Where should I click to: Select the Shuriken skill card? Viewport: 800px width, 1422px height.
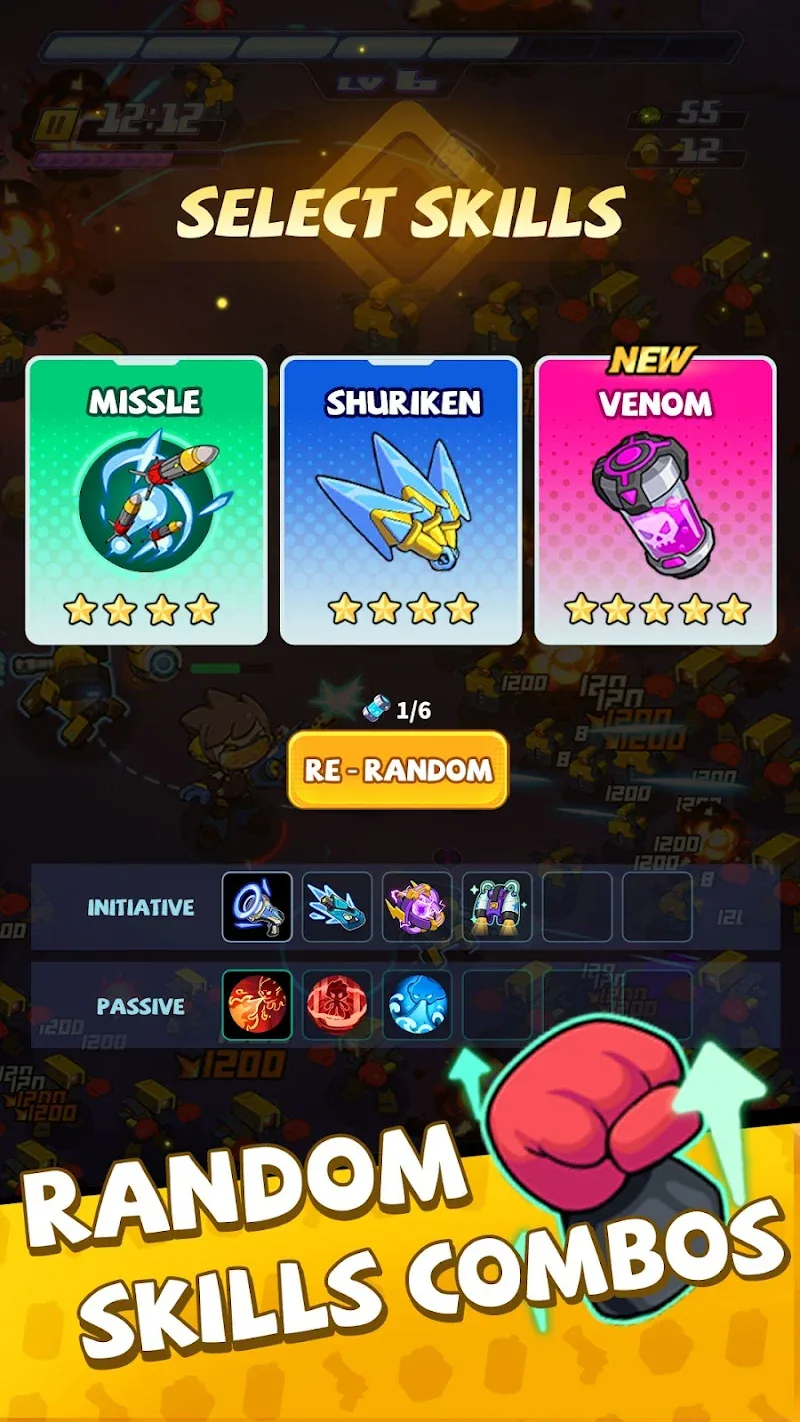click(401, 500)
